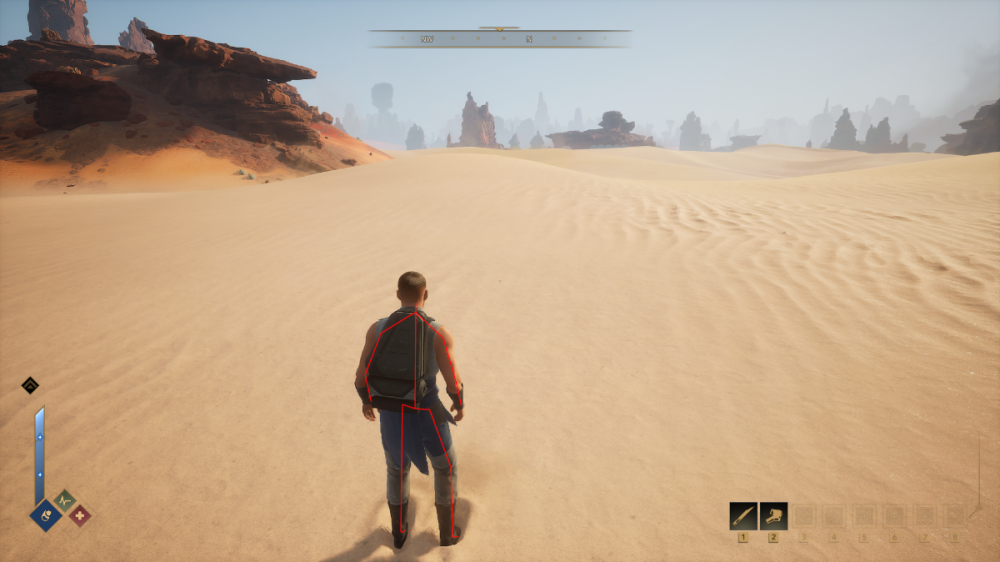
Task: Select the tool in hotbar slot 2
Action: [773, 516]
